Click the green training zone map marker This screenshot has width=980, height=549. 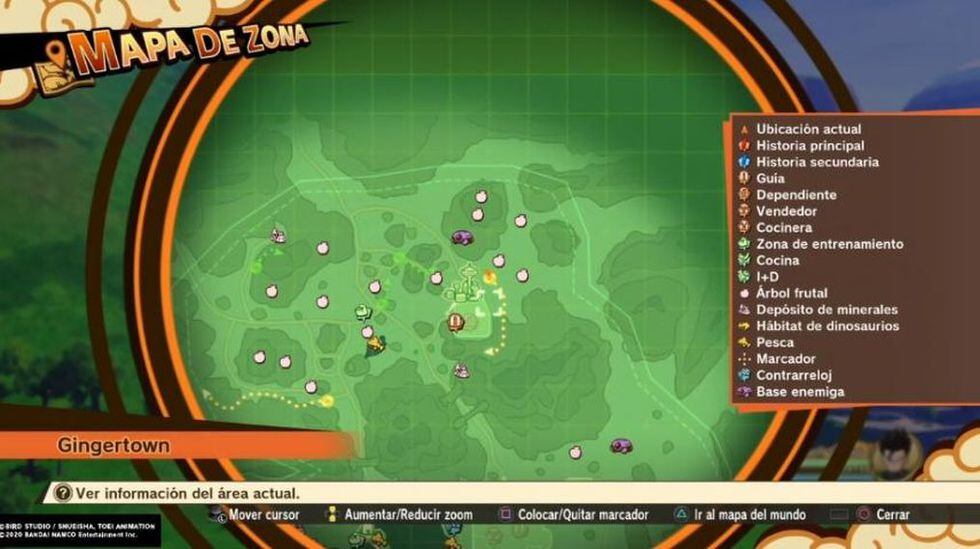point(362,311)
